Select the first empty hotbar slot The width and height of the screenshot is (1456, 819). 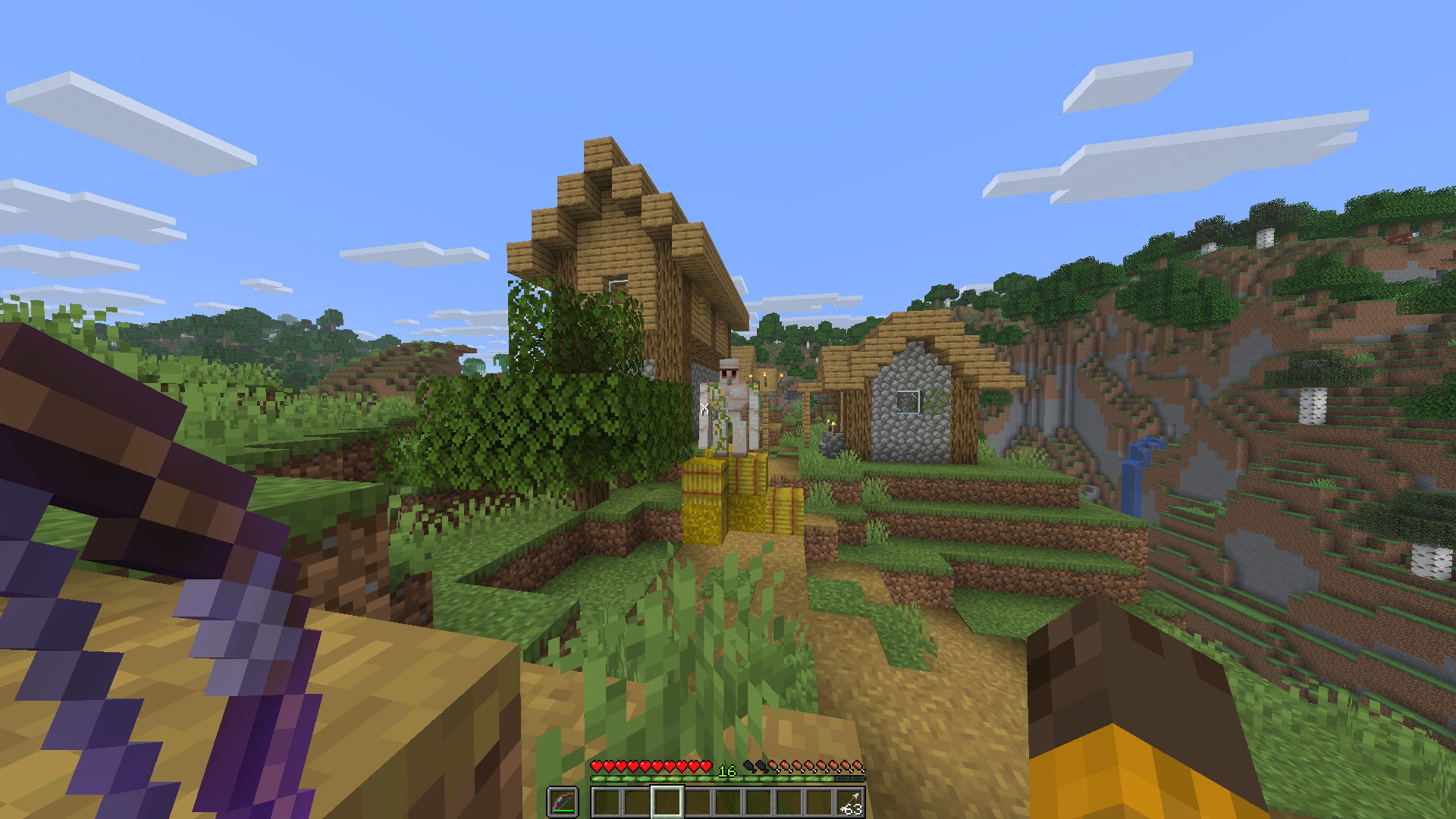coord(607,802)
